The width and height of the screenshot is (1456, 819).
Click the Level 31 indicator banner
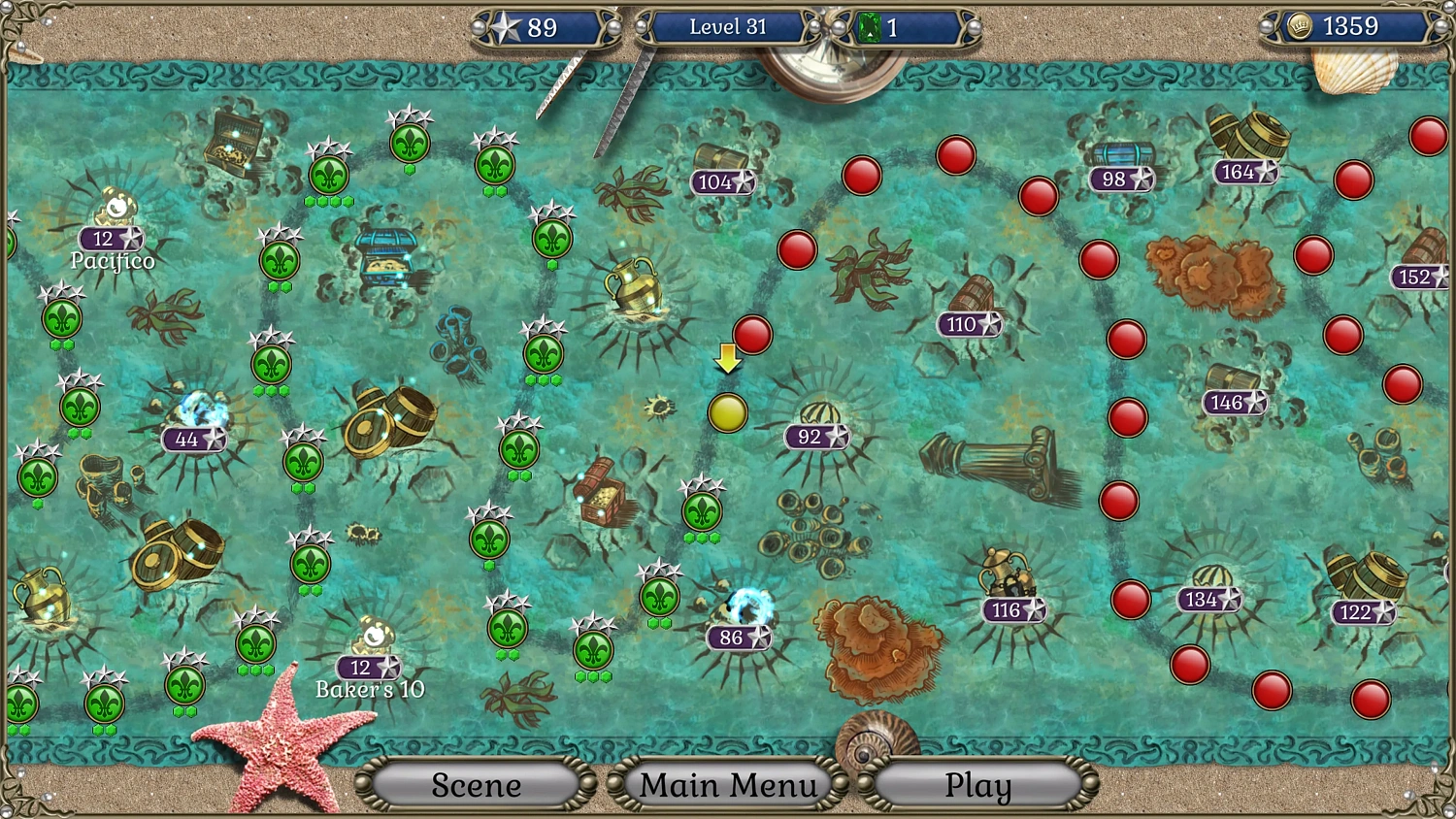726,26
